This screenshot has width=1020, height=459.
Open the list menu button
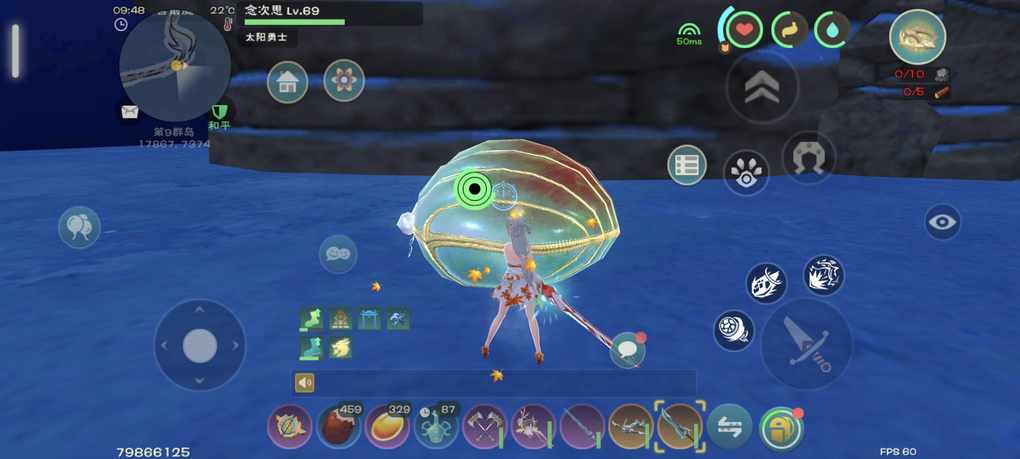tap(687, 165)
